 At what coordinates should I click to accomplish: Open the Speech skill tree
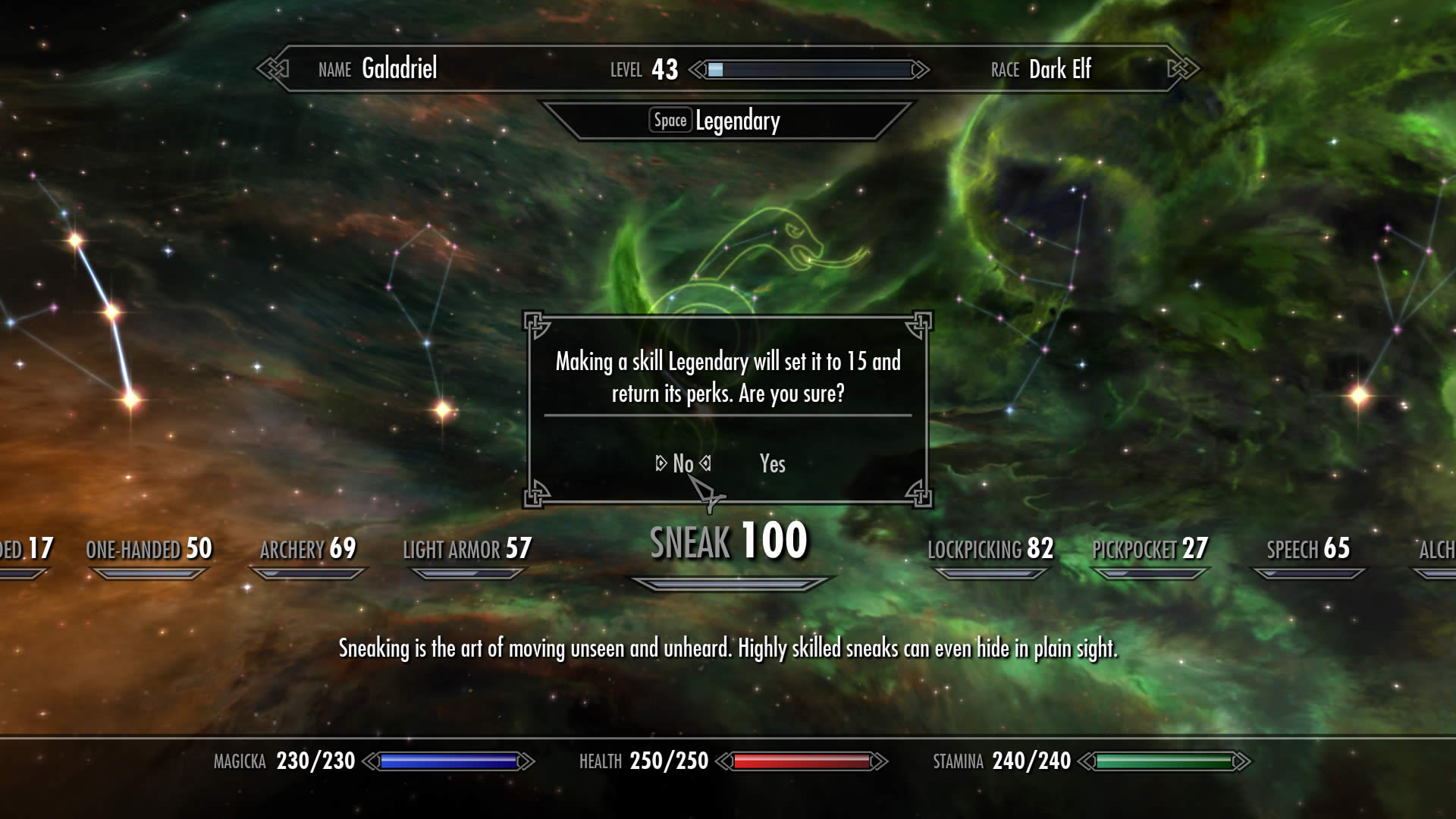(1308, 549)
